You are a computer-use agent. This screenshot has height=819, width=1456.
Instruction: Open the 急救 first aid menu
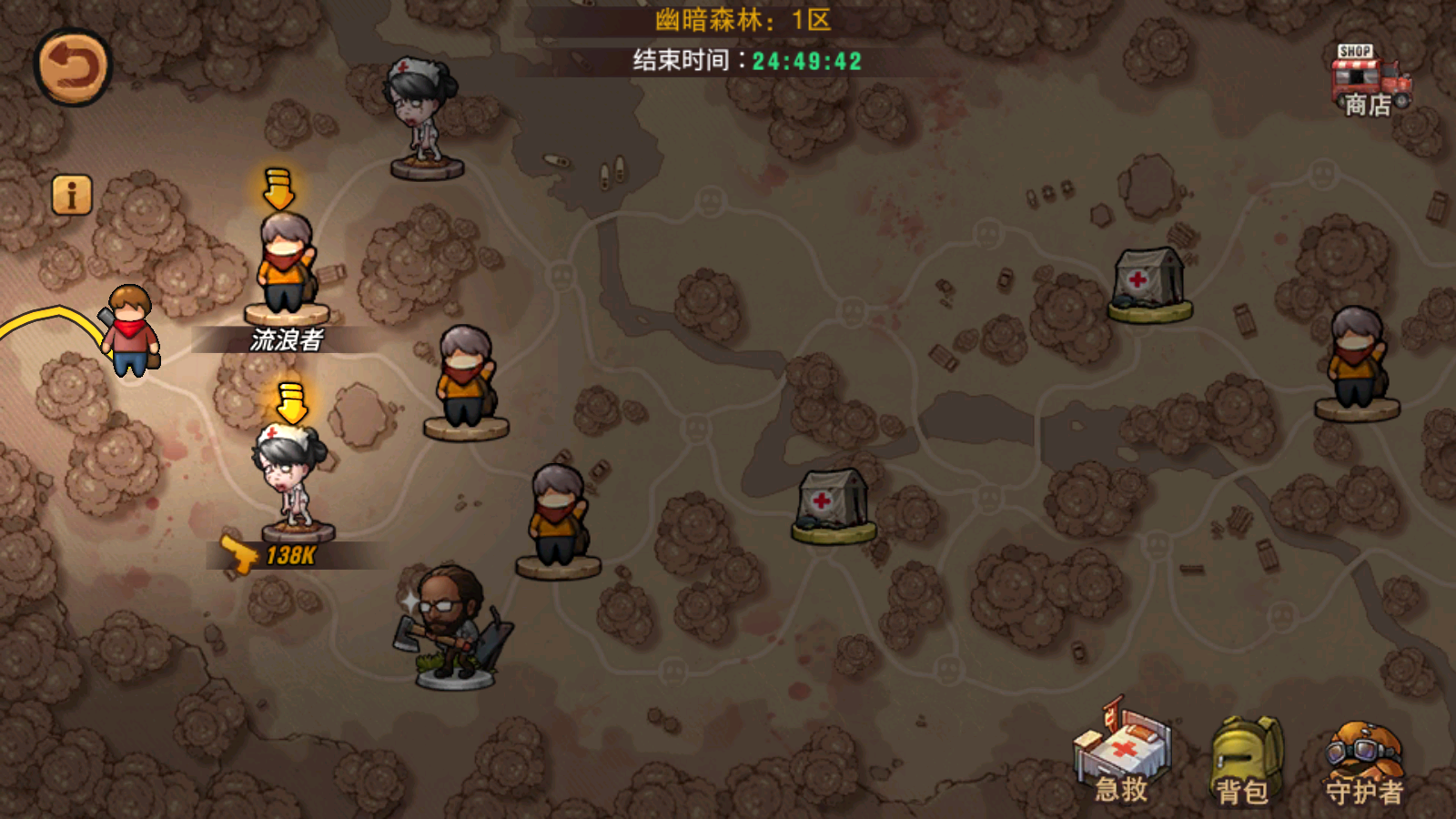point(1122,753)
